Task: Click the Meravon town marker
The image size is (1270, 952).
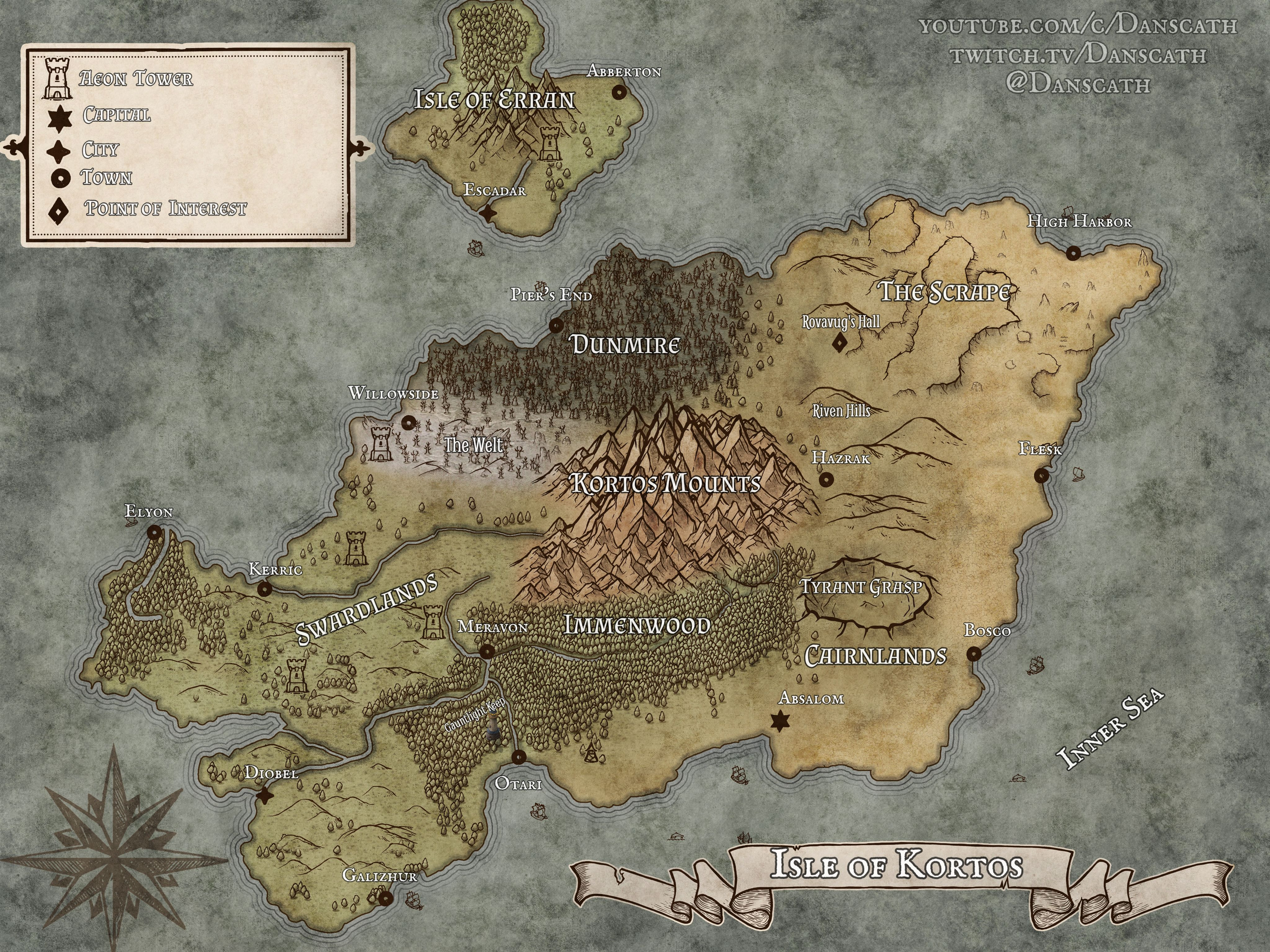Action: (487, 651)
